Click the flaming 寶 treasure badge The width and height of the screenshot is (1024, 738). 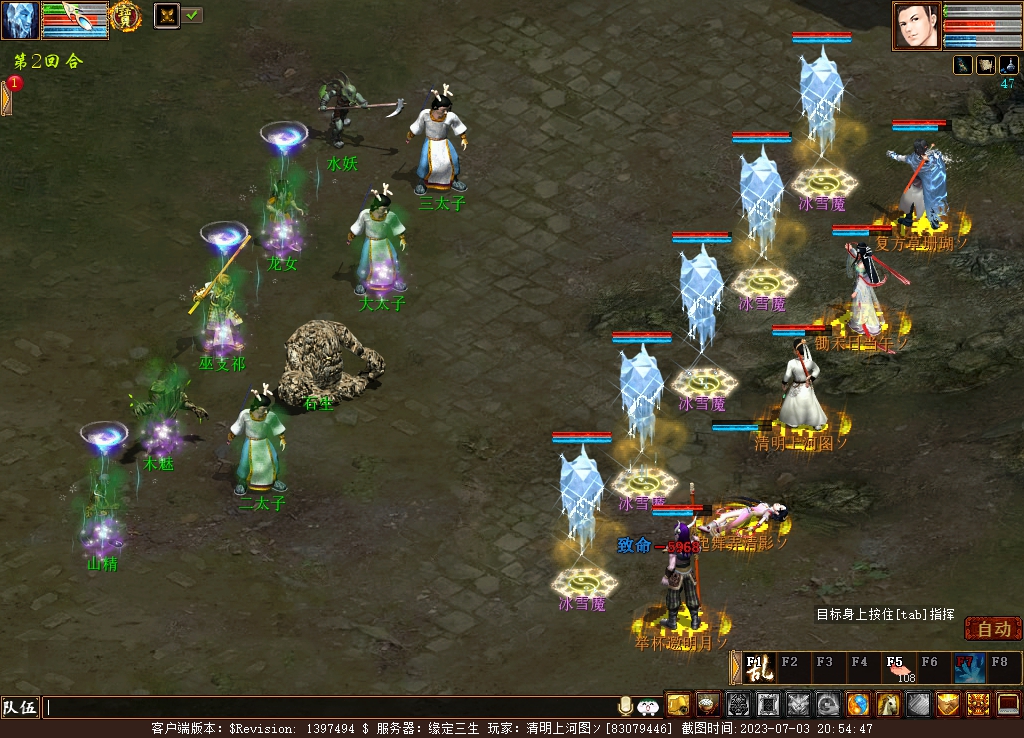coord(125,16)
